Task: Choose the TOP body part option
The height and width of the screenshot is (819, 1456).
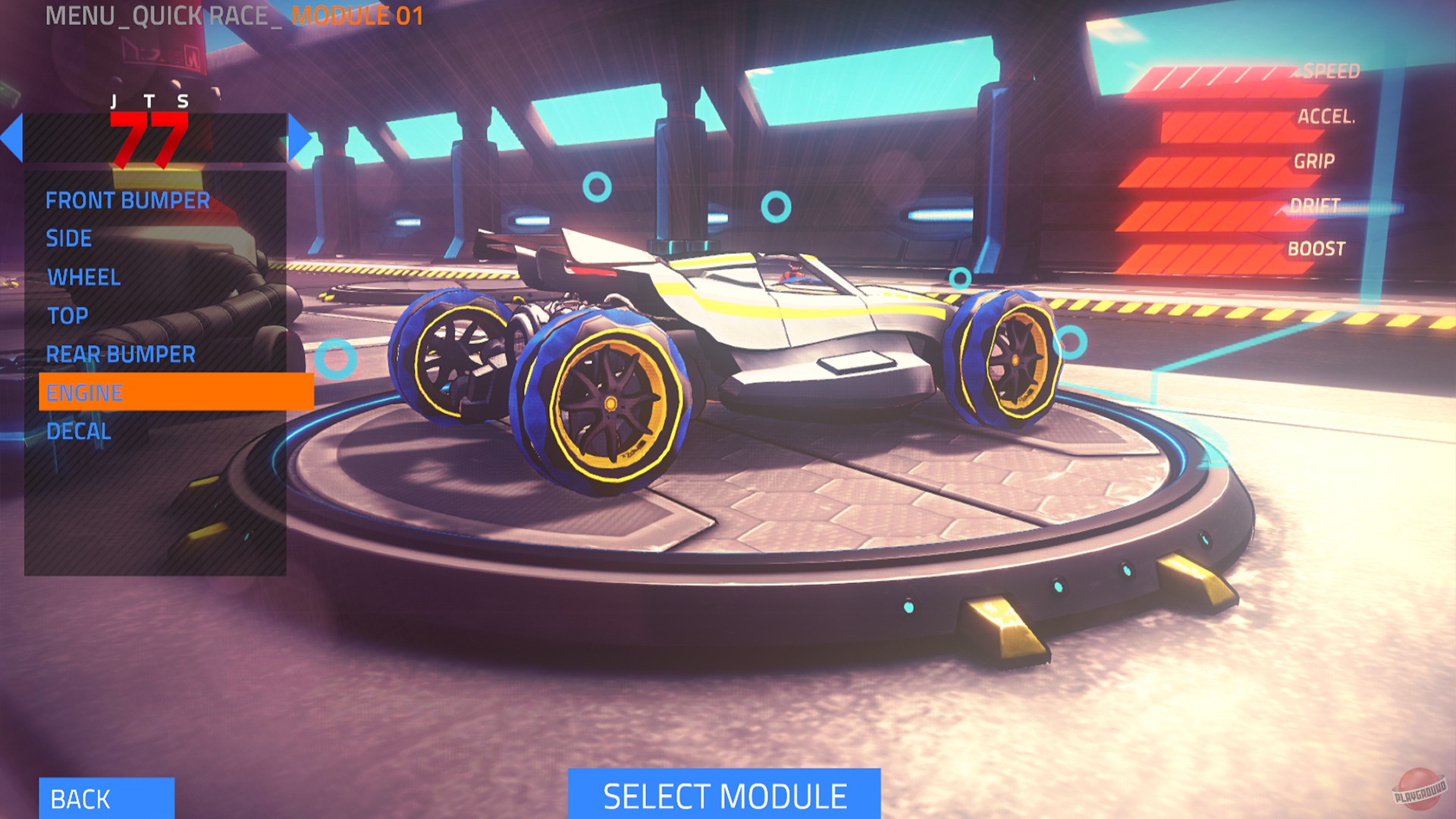Action: coord(67,315)
